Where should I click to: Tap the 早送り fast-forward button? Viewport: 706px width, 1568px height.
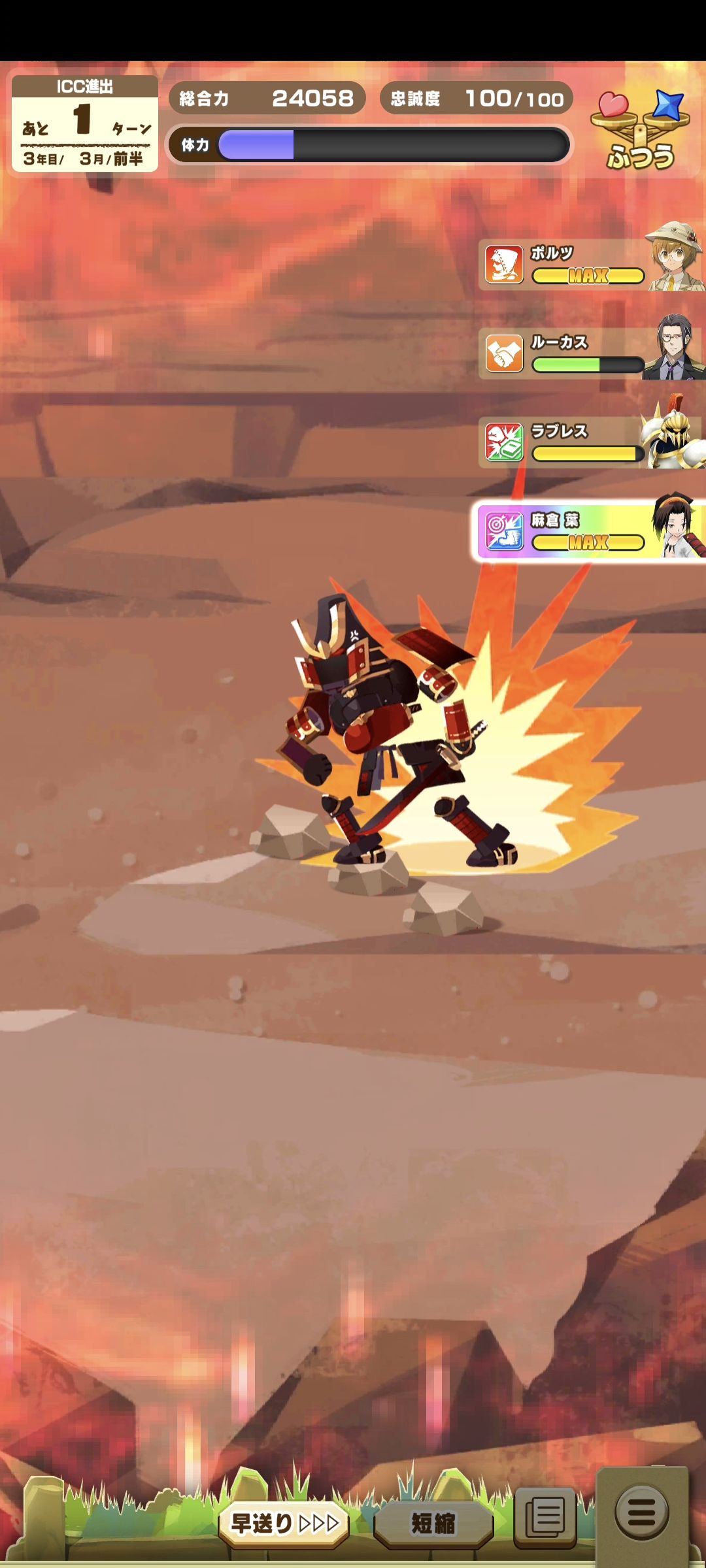pos(284,1524)
